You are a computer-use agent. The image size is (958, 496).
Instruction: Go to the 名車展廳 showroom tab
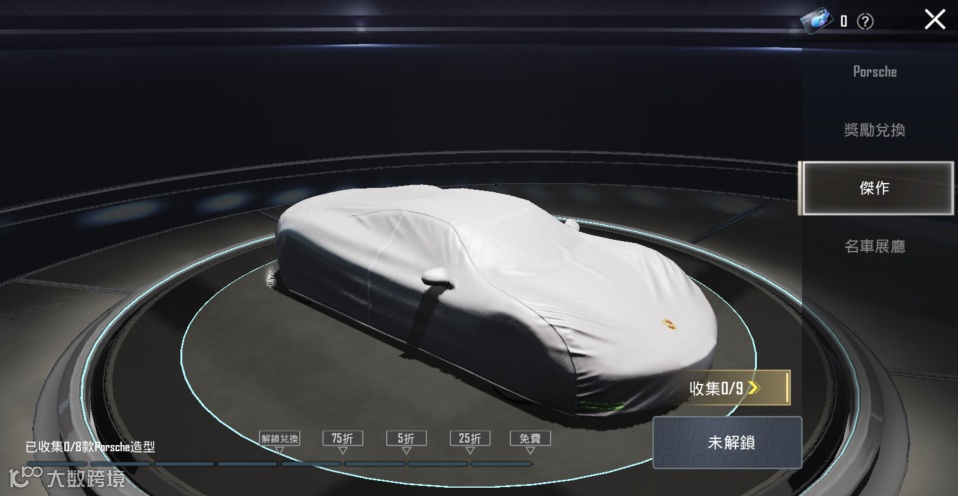875,245
